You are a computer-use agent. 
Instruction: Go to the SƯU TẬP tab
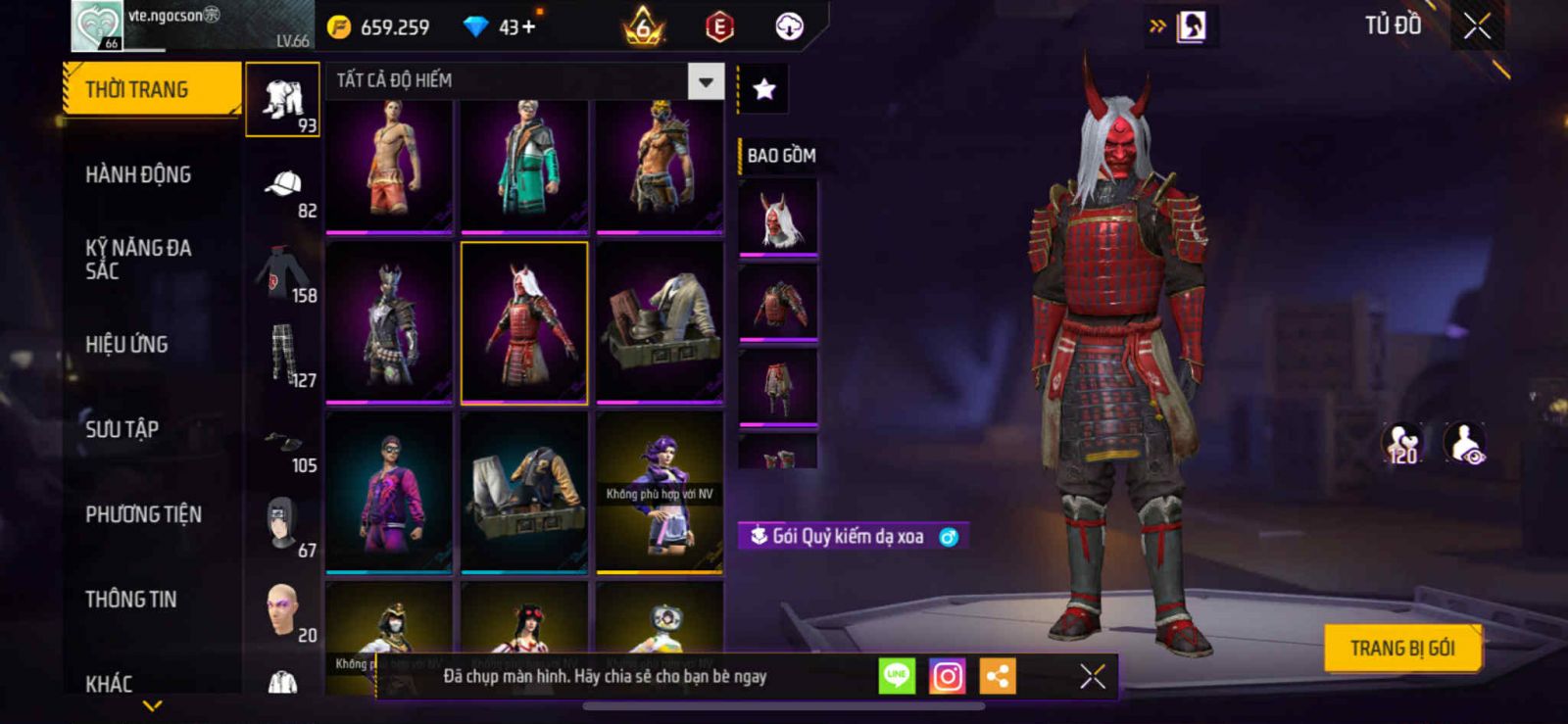tap(122, 429)
